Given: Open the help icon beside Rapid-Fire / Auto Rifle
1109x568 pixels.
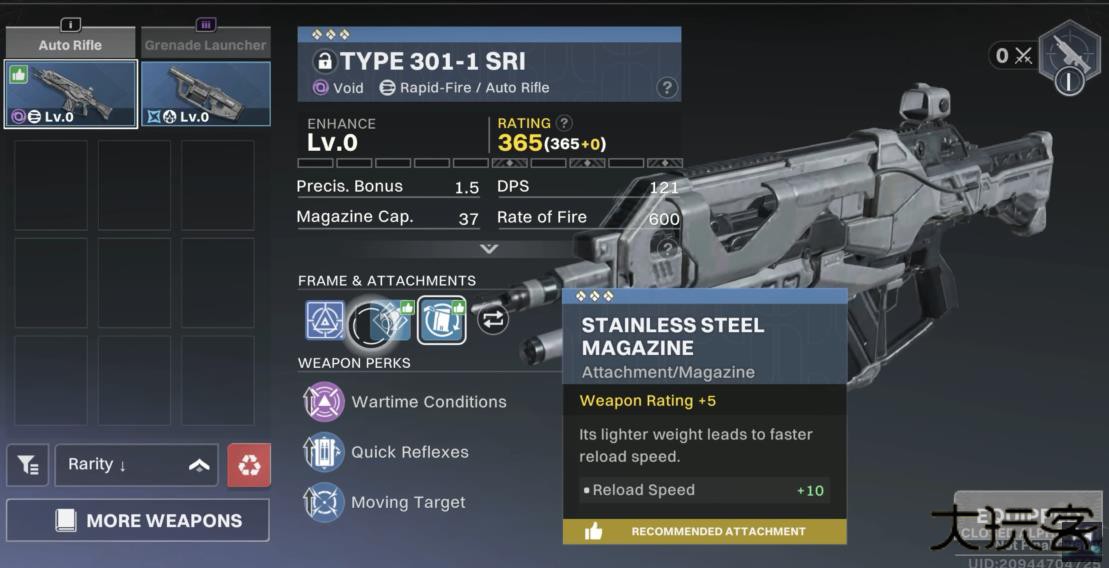Looking at the screenshot, I should 667,88.
